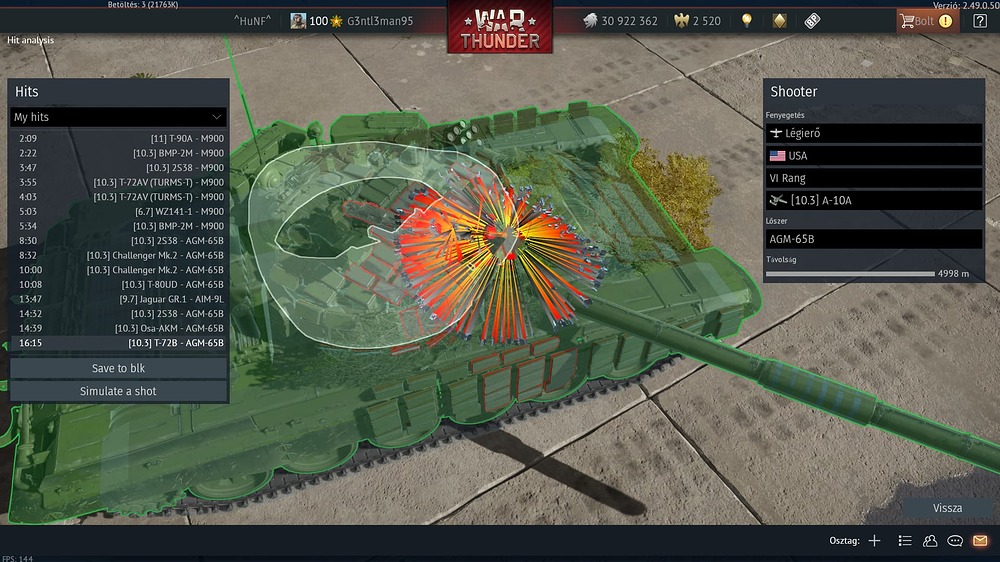Add a squad member with plus icon
Viewport: 1000px width, 562px height.
pyautogui.click(x=874, y=541)
